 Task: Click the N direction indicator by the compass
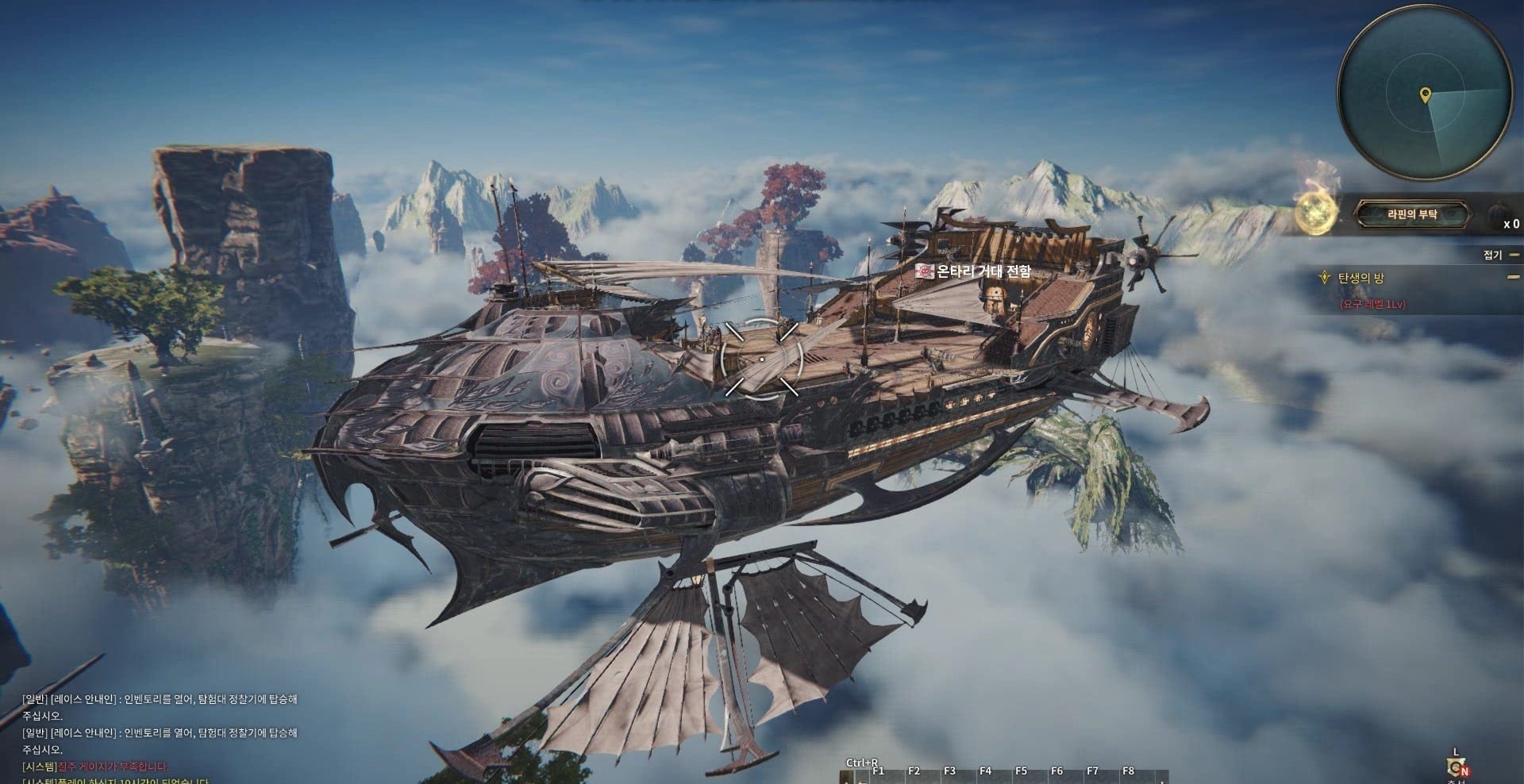coord(1464,771)
